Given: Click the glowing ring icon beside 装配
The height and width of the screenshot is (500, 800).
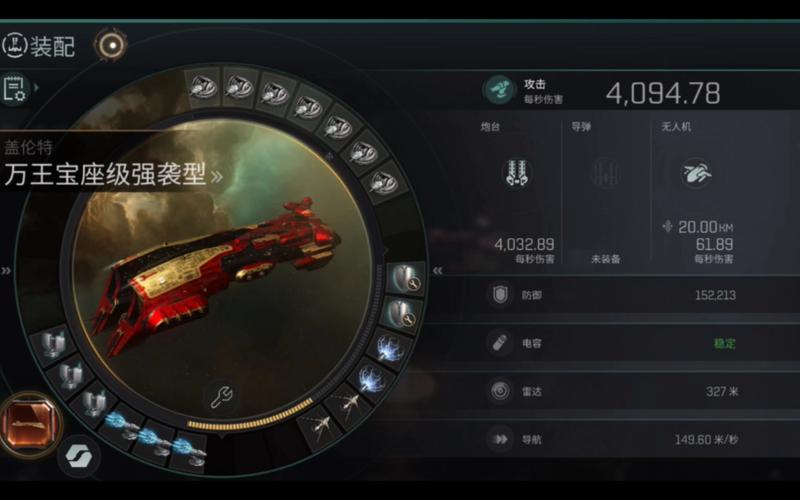Looking at the screenshot, I should [x=110, y=44].
